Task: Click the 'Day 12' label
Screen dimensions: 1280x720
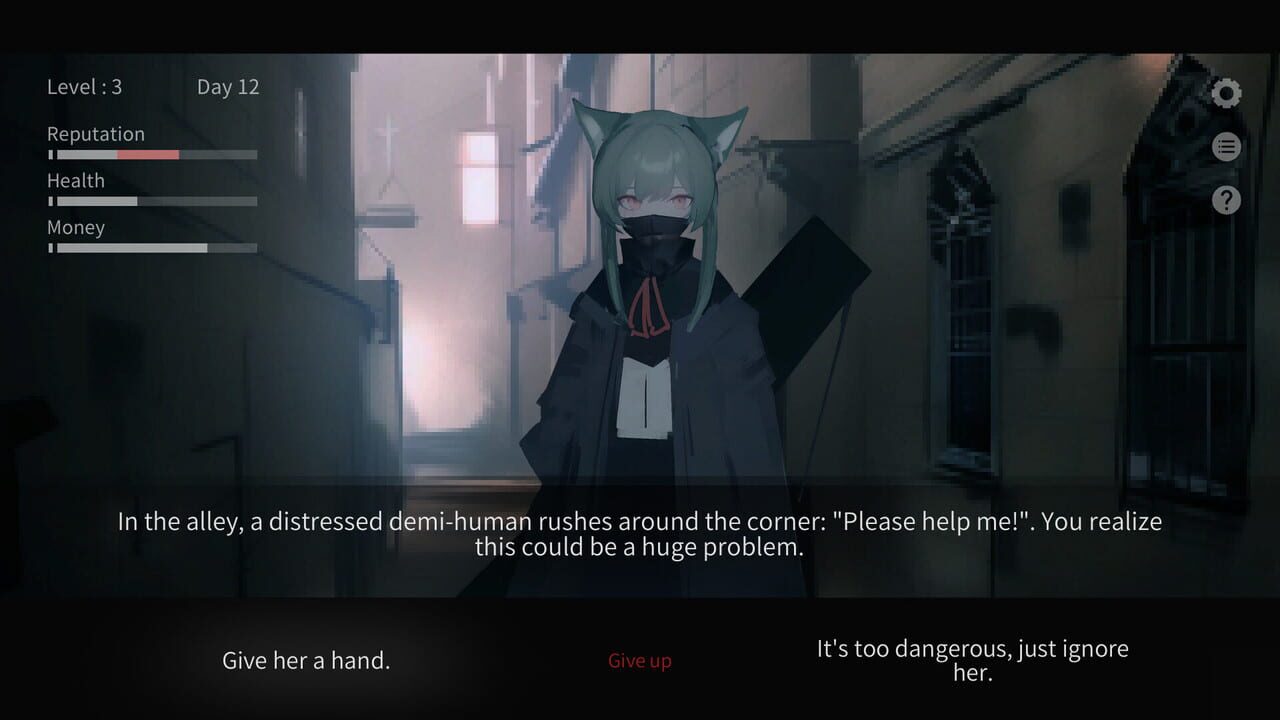Action: 228,87
